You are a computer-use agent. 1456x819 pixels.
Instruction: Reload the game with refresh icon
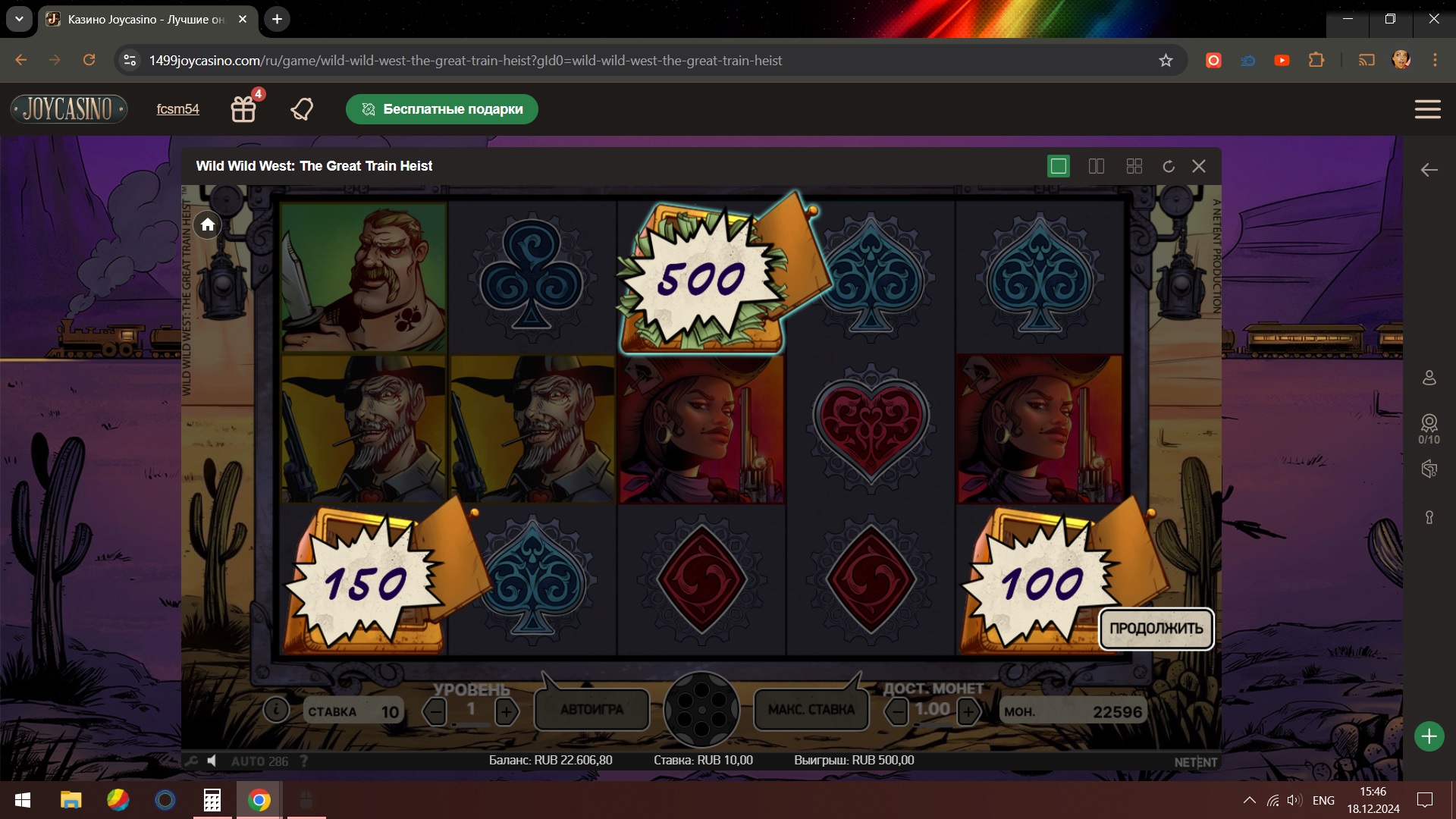pos(1169,166)
